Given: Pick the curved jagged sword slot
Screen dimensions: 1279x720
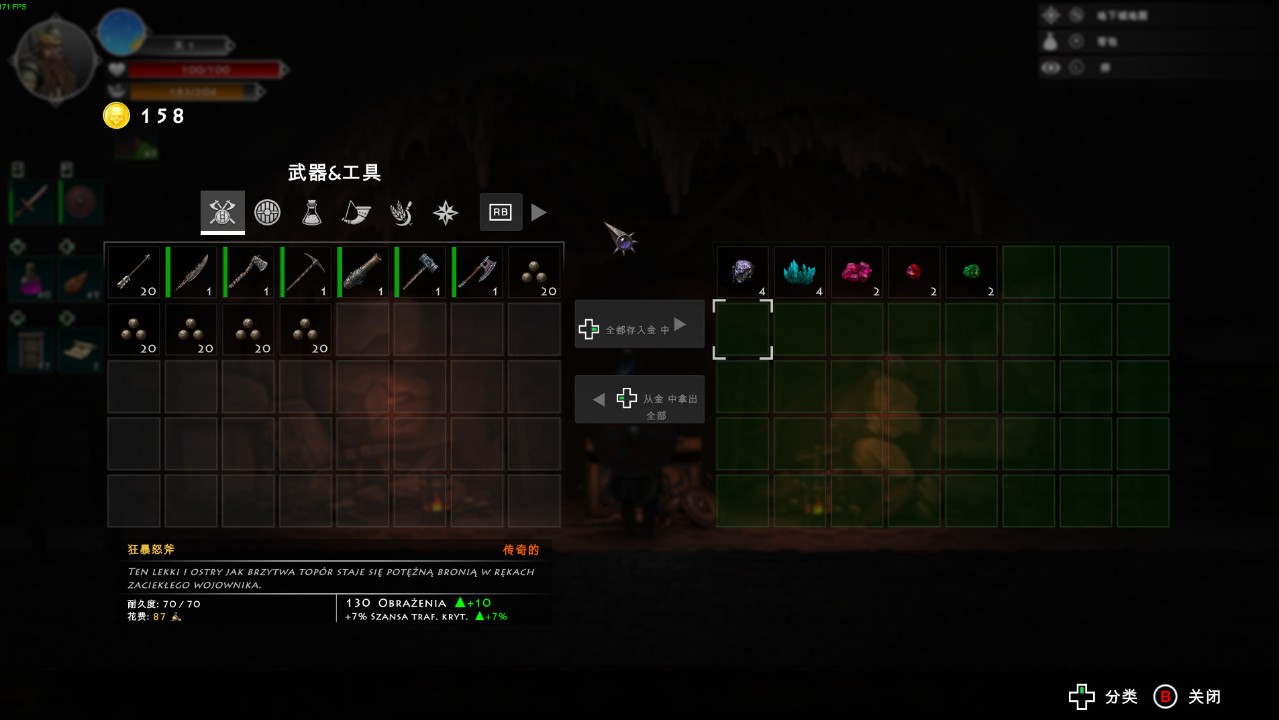Looking at the screenshot, I should coord(191,272).
